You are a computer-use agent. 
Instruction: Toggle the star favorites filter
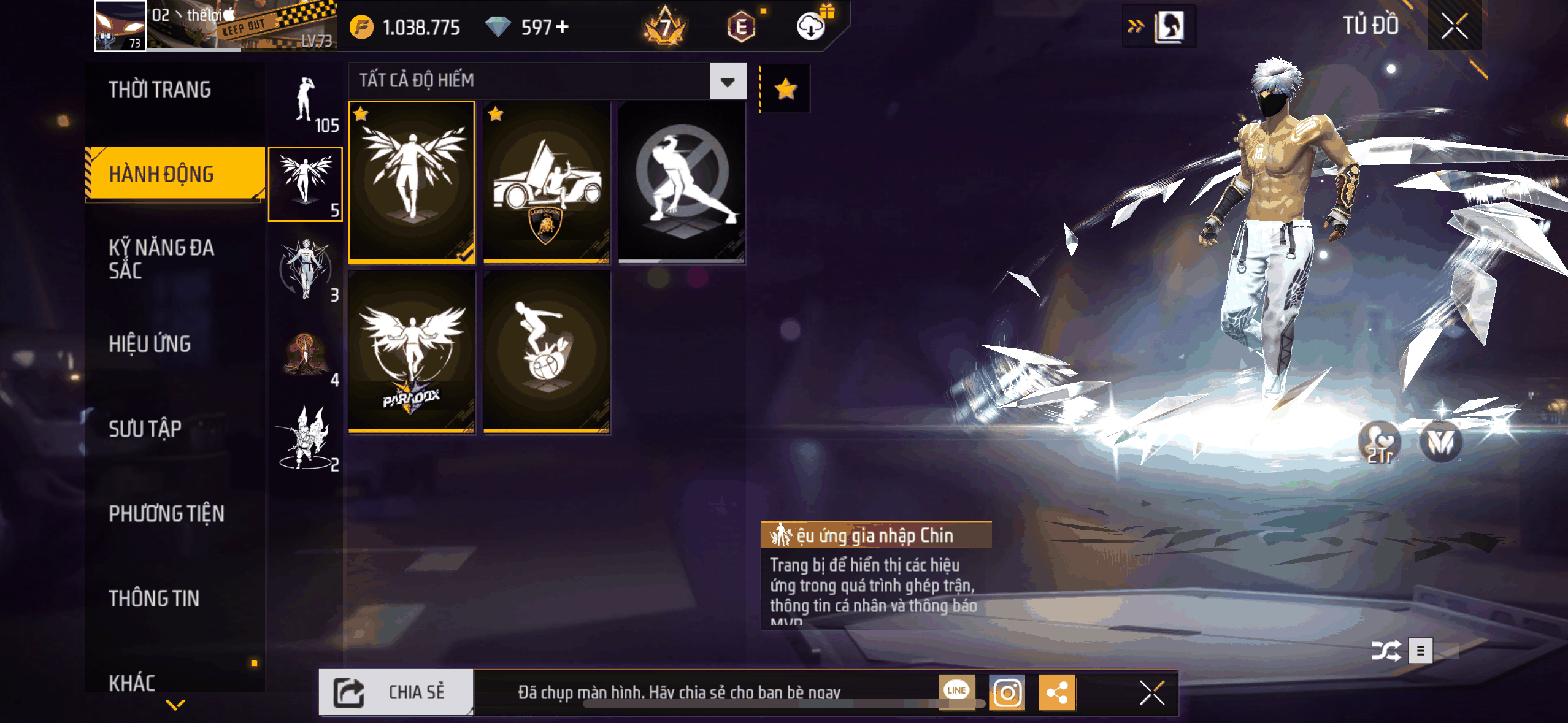785,90
